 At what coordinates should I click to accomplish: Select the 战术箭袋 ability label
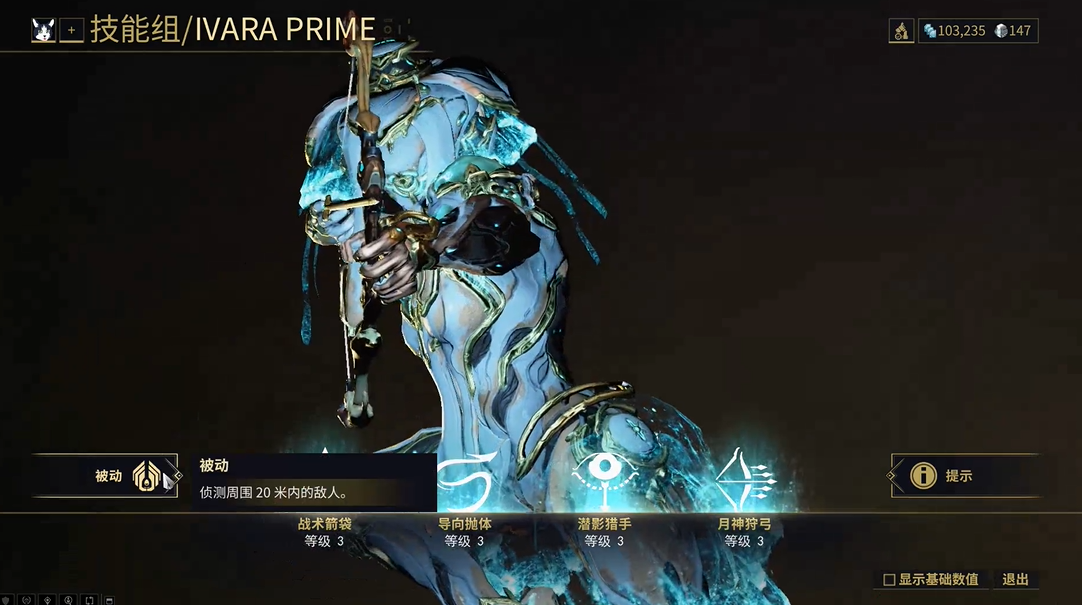click(x=325, y=524)
